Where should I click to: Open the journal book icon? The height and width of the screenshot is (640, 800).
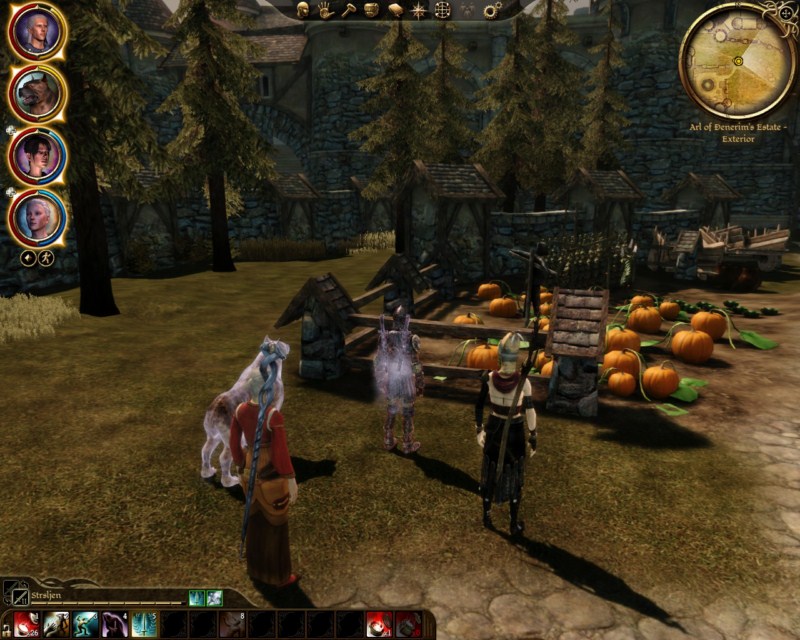click(395, 9)
